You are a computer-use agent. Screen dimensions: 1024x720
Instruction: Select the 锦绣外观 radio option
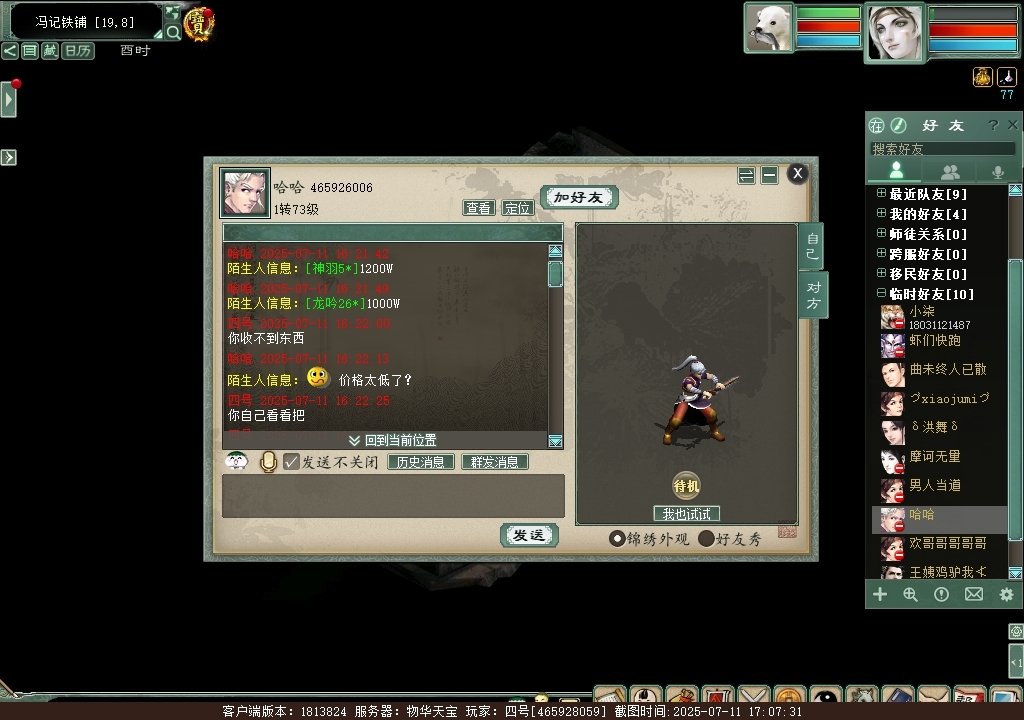[x=617, y=539]
